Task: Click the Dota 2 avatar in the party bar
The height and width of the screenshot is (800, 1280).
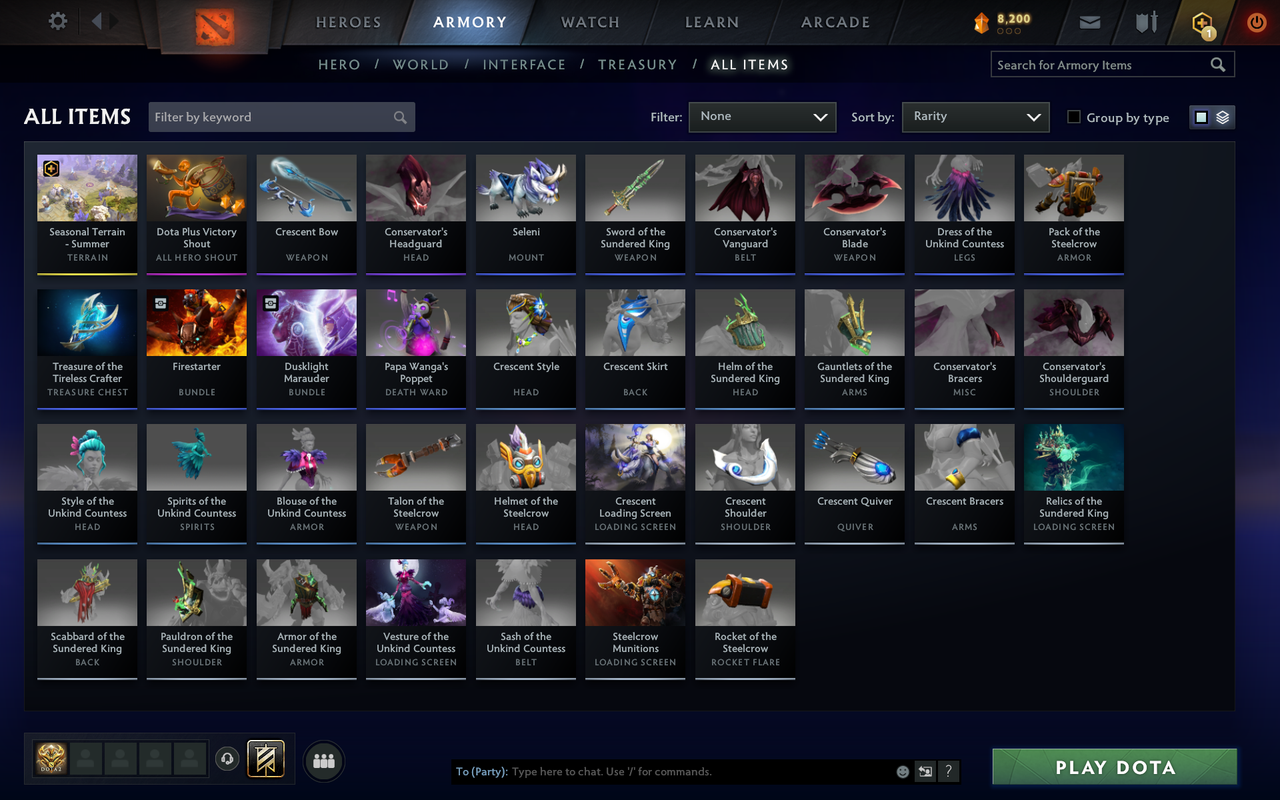Action: (x=50, y=760)
